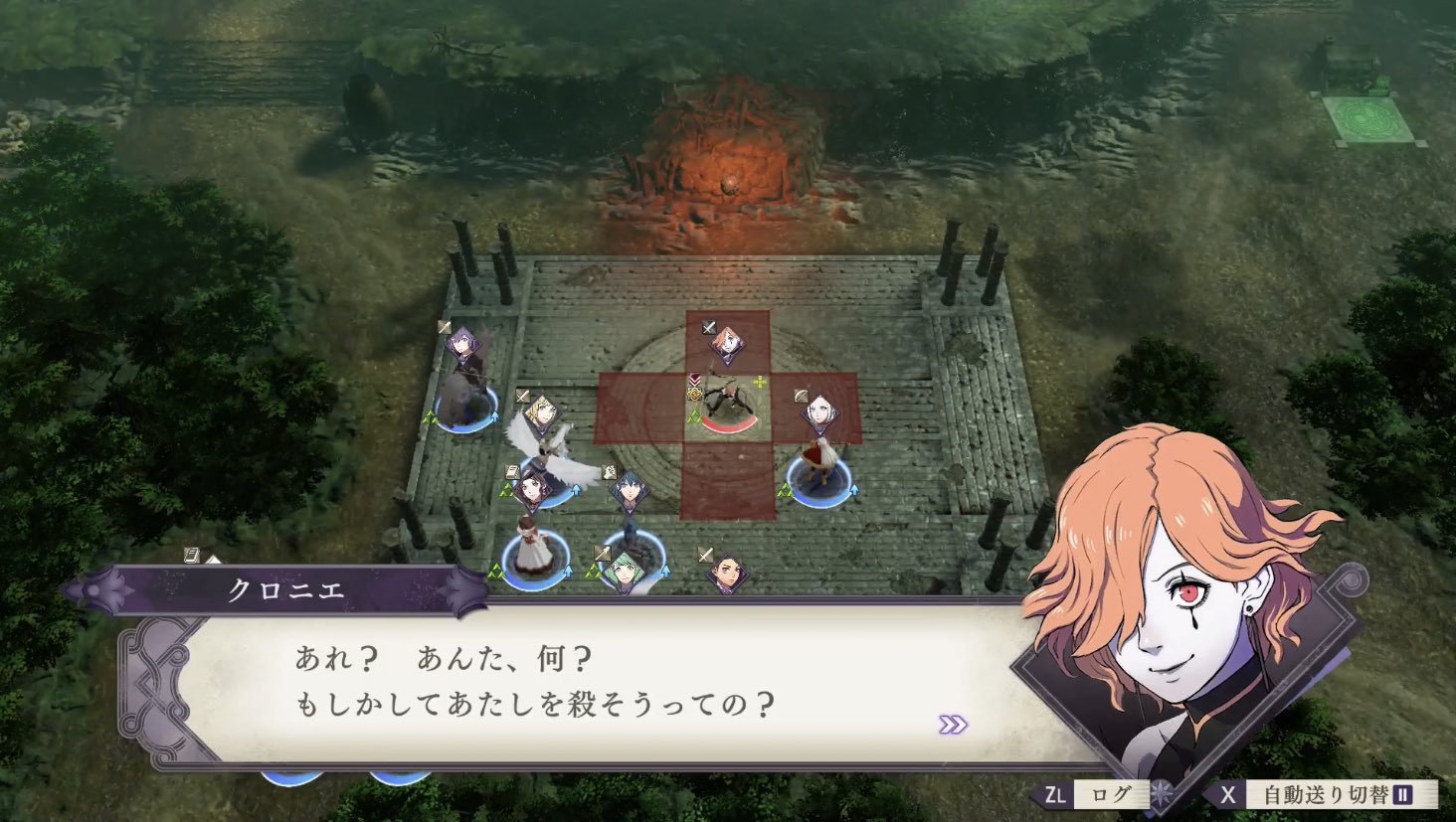This screenshot has height=822, width=1456.
Task: Toggle the blue buff arrow under the mounted unit
Action: coord(854,489)
